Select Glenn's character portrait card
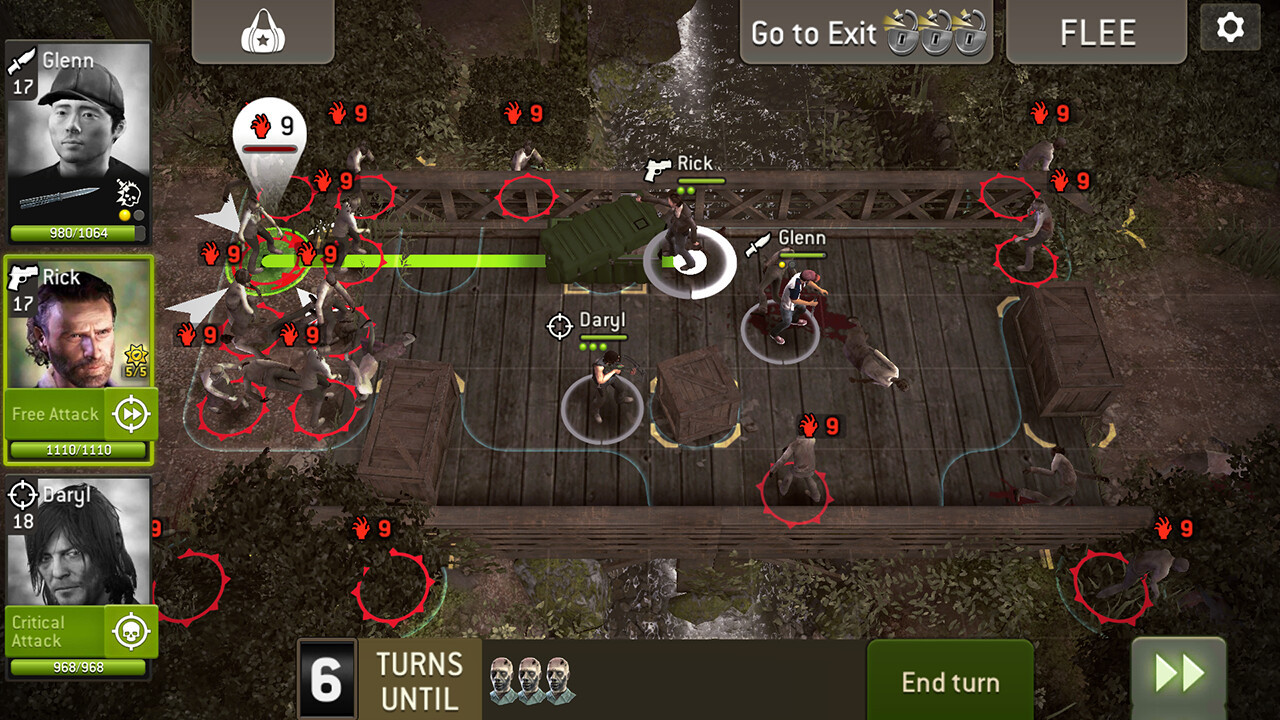The image size is (1280, 720). click(78, 130)
